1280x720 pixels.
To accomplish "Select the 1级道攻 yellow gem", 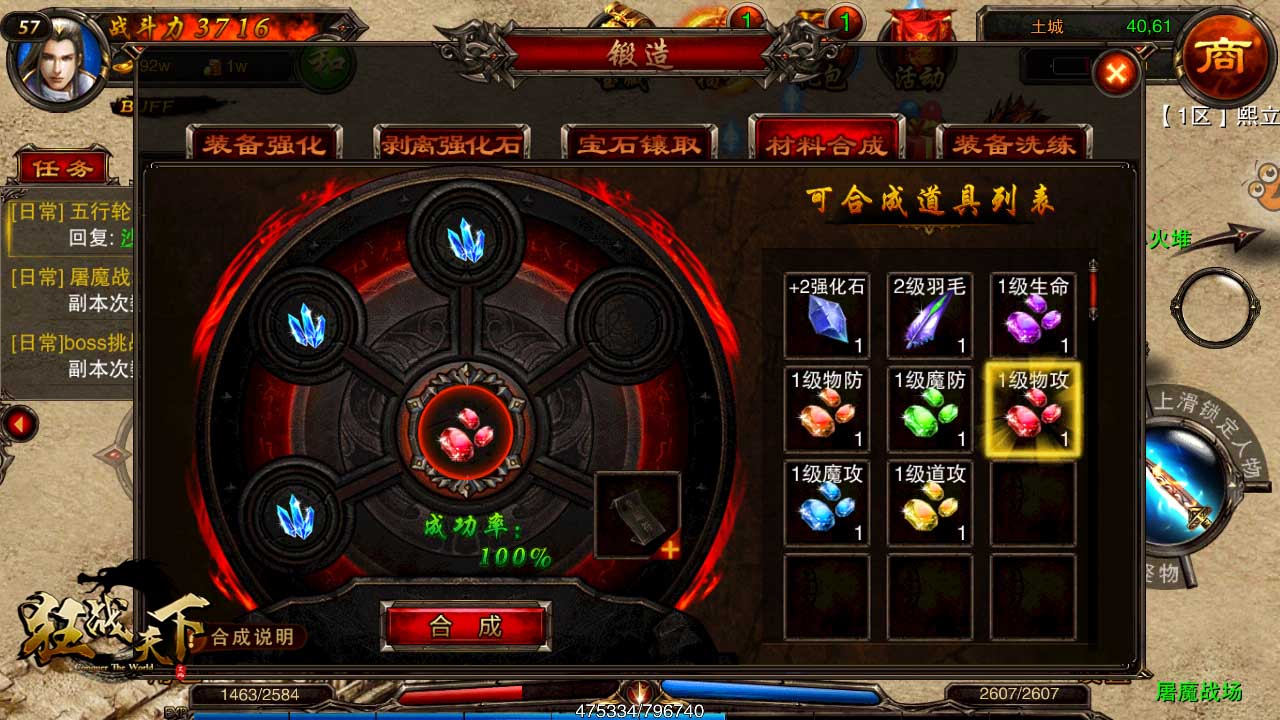I will [x=930, y=504].
